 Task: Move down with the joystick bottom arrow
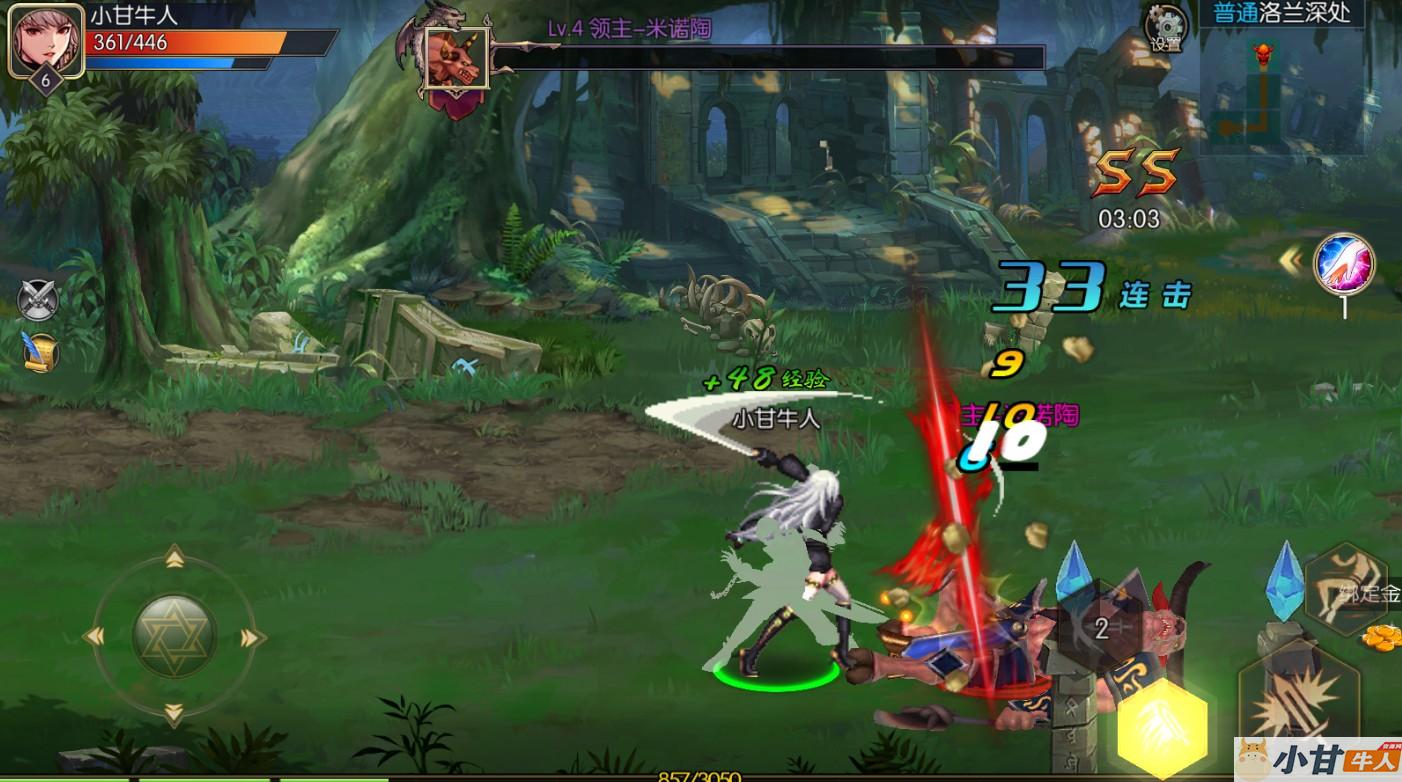174,714
